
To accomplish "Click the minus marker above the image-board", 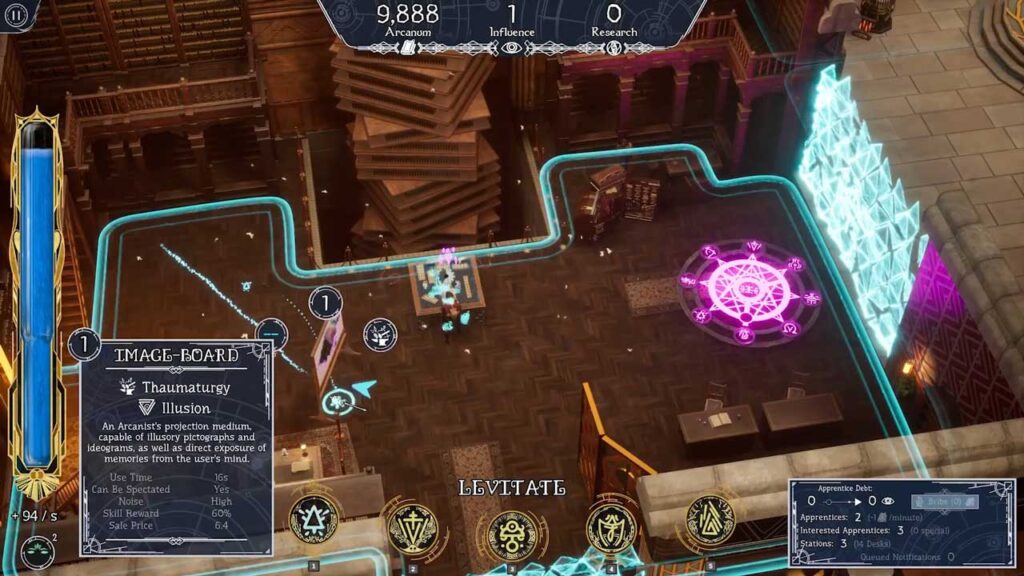I will 272,333.
